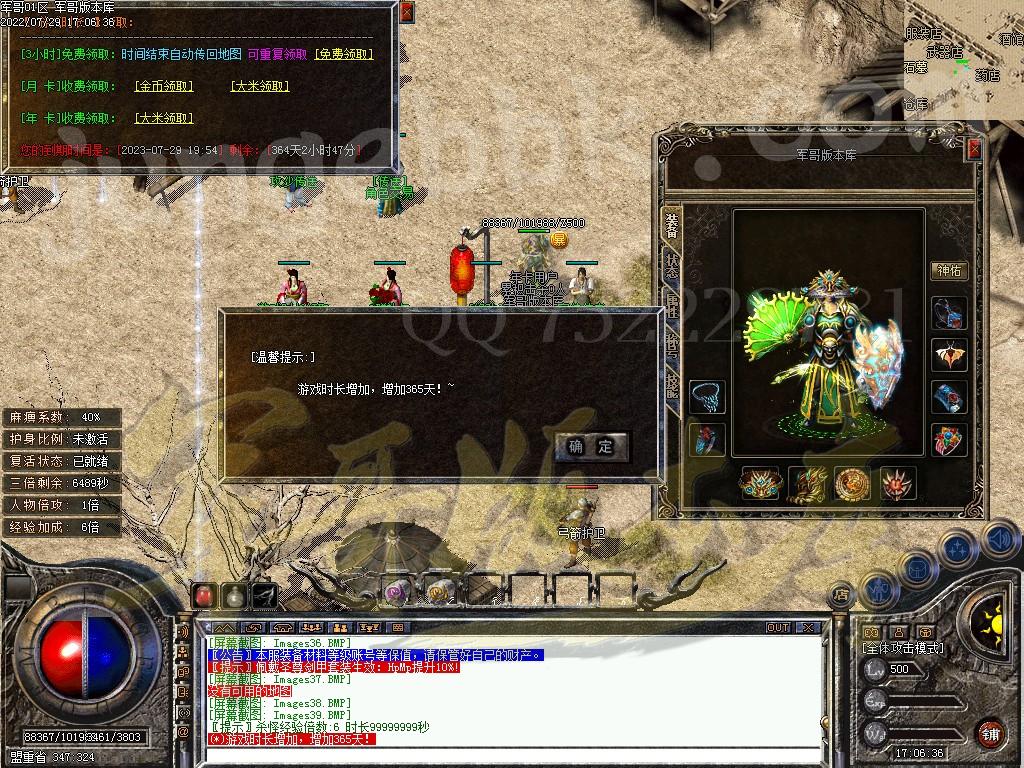Confirm the dialog with the 确定 button
Image resolution: width=1024 pixels, height=768 pixels.
591,446
